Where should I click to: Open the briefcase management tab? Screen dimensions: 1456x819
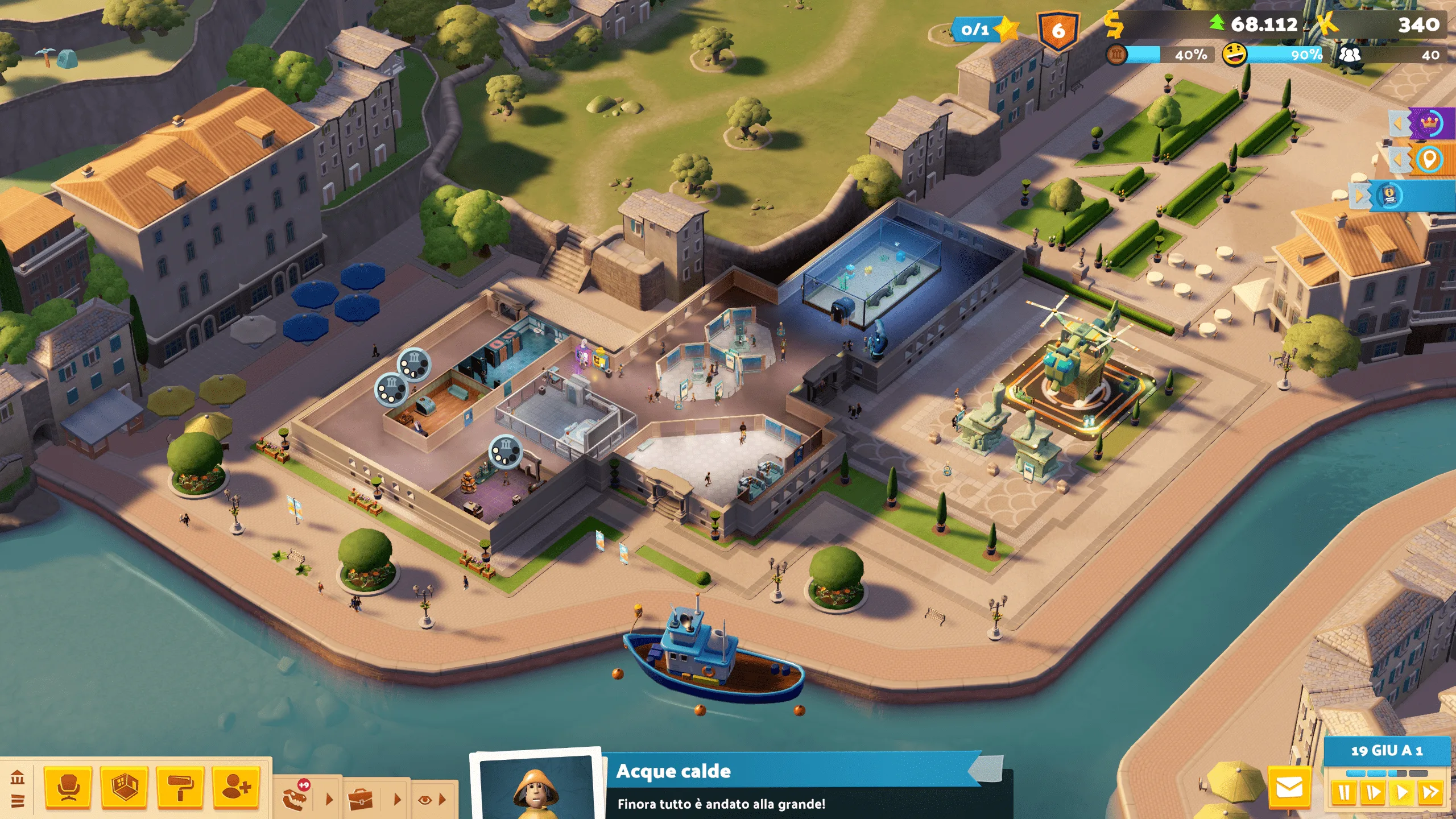point(361,799)
